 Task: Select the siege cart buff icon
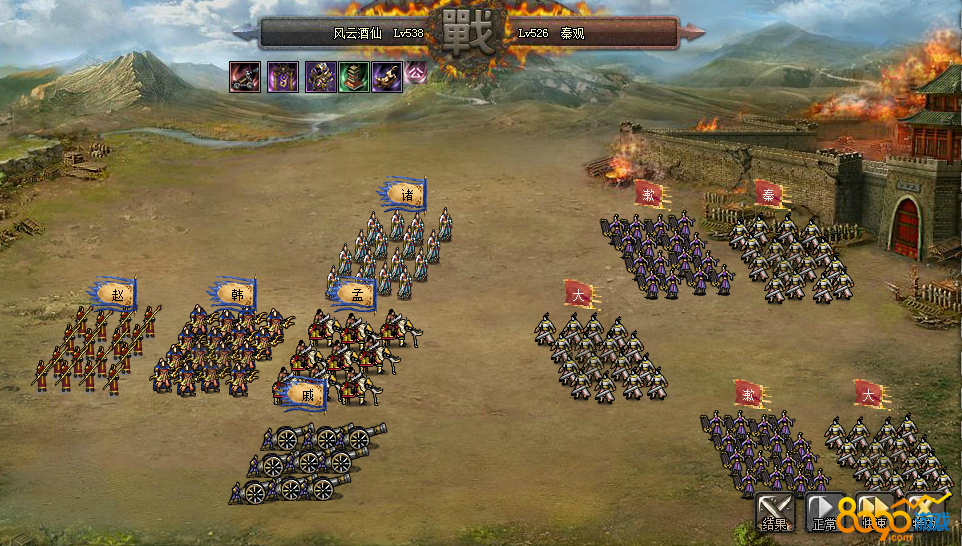tap(246, 77)
